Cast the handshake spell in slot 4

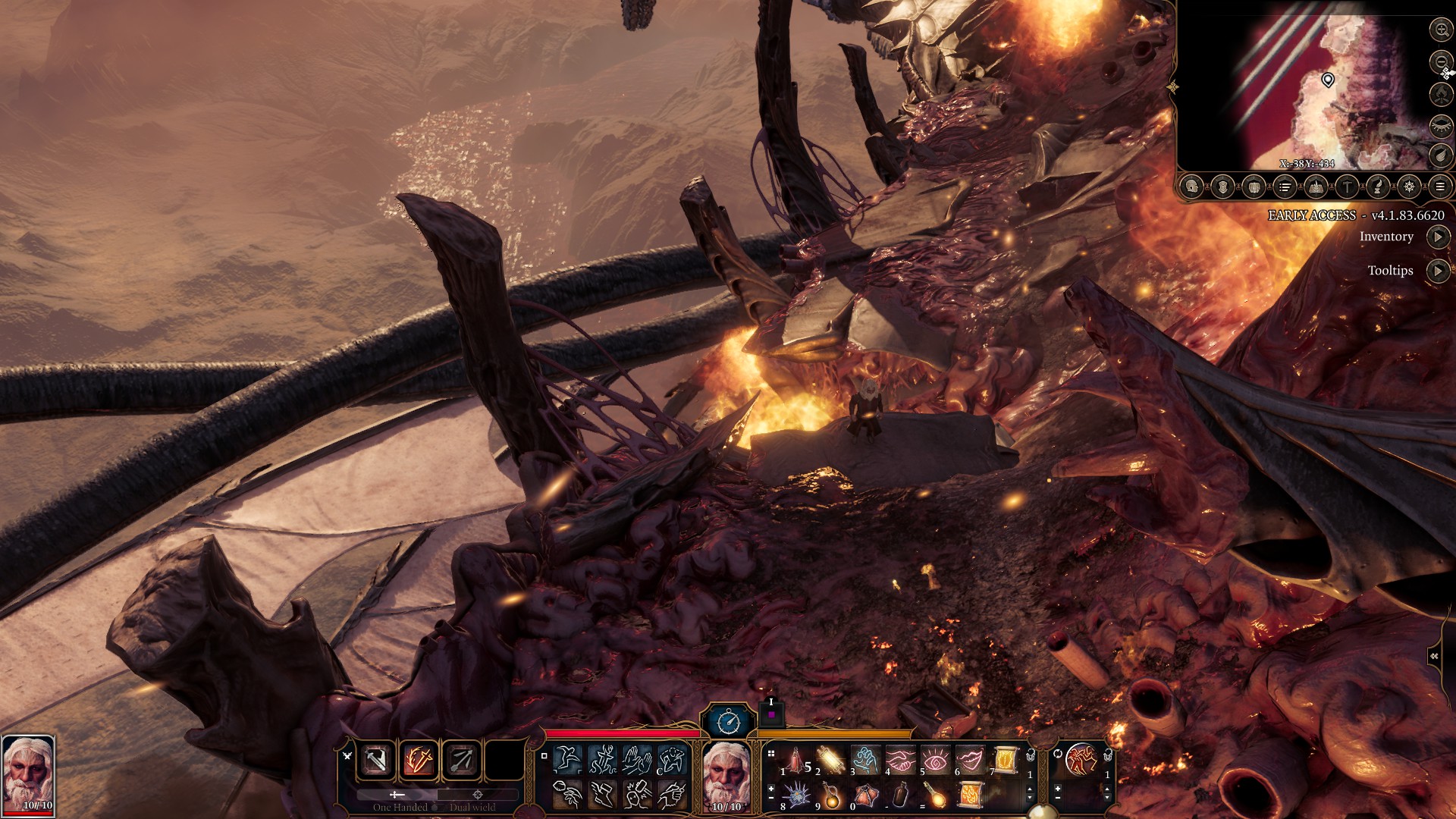(x=900, y=759)
